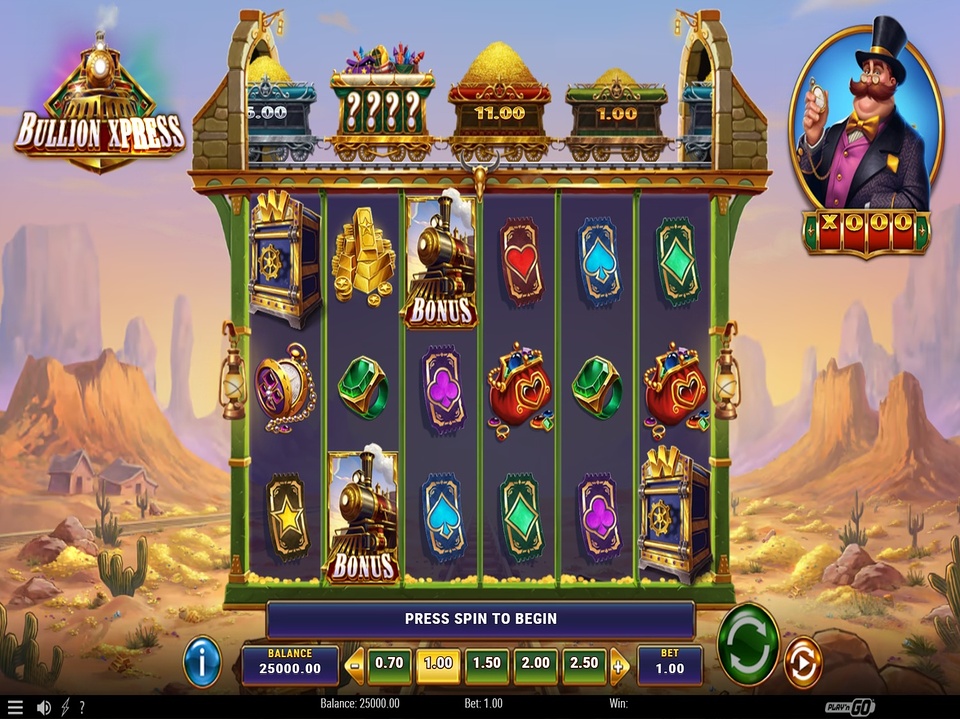Open the hamburger menu

[x=15, y=707]
